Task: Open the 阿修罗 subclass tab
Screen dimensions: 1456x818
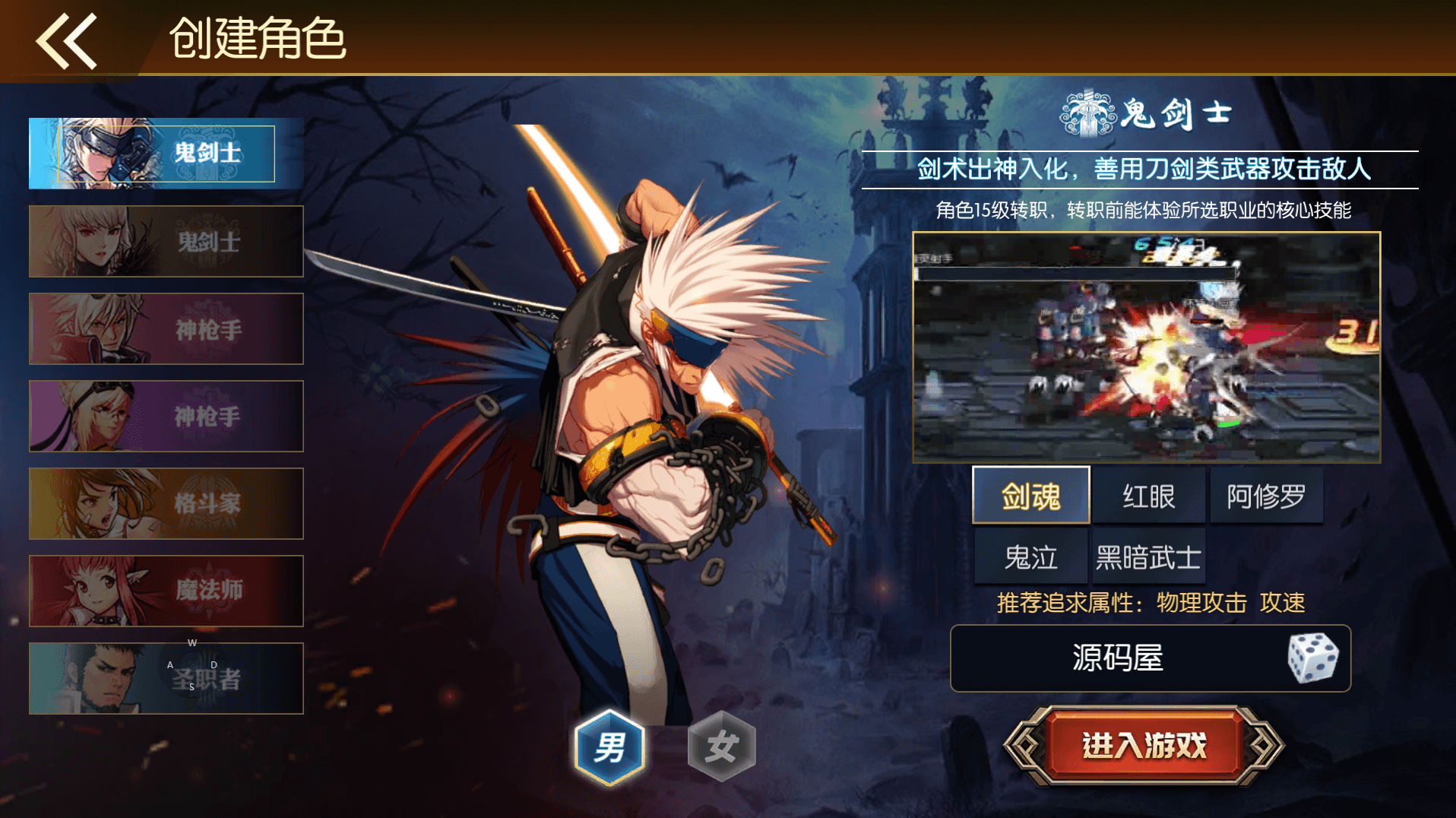Action: 1266,495
